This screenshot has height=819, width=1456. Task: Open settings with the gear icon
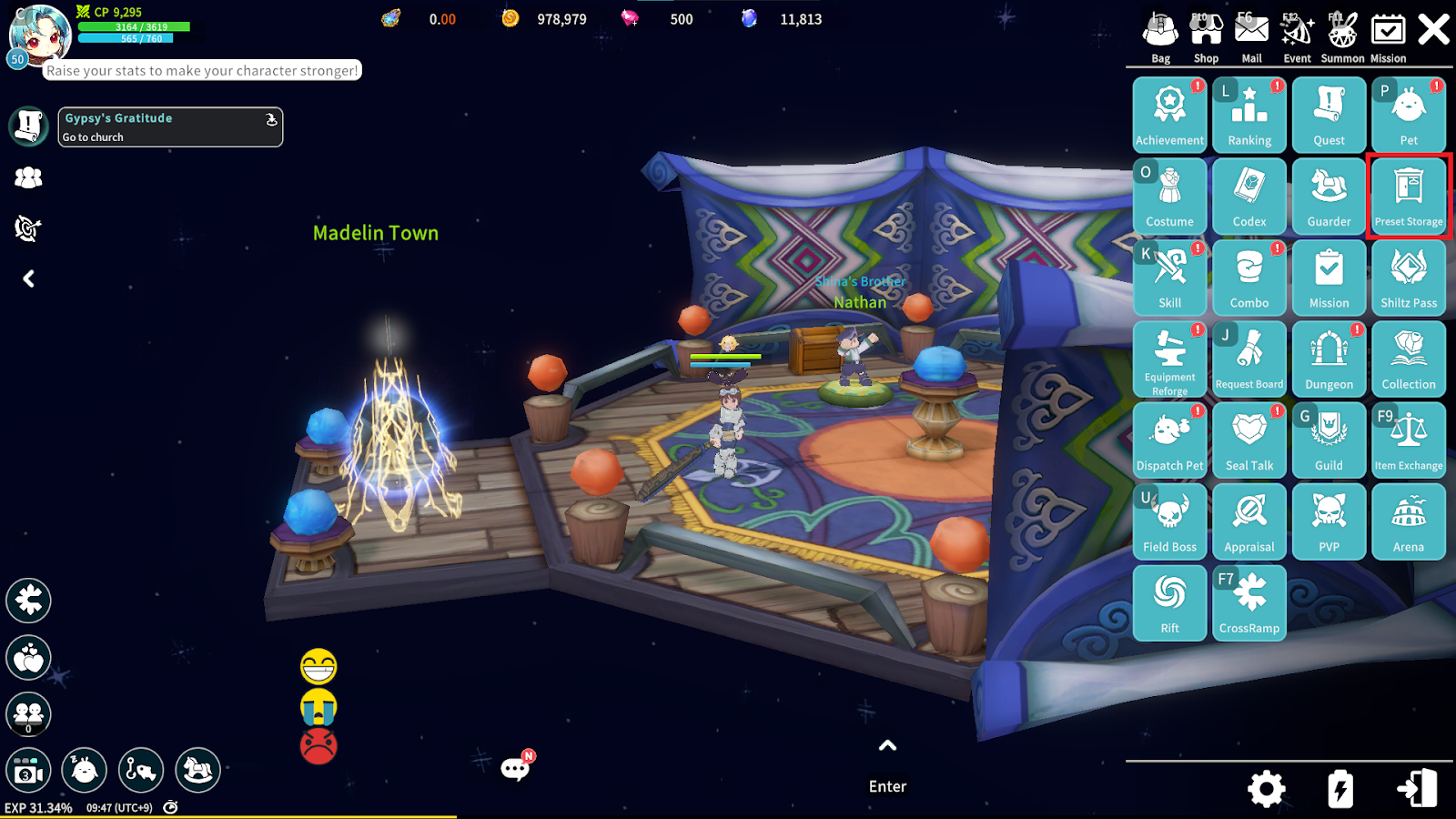pos(1266,789)
